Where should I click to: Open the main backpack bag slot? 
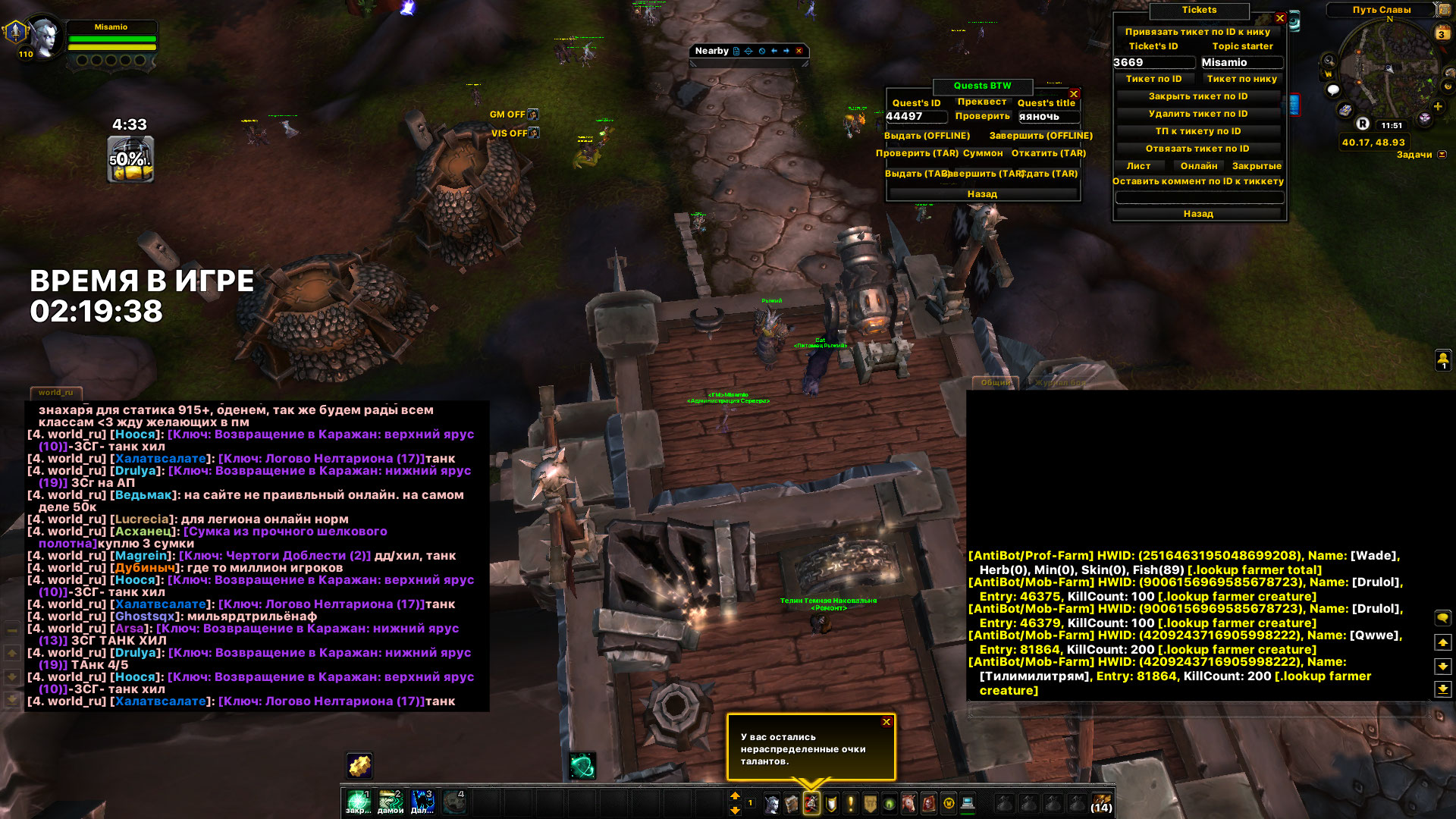pos(1101,803)
